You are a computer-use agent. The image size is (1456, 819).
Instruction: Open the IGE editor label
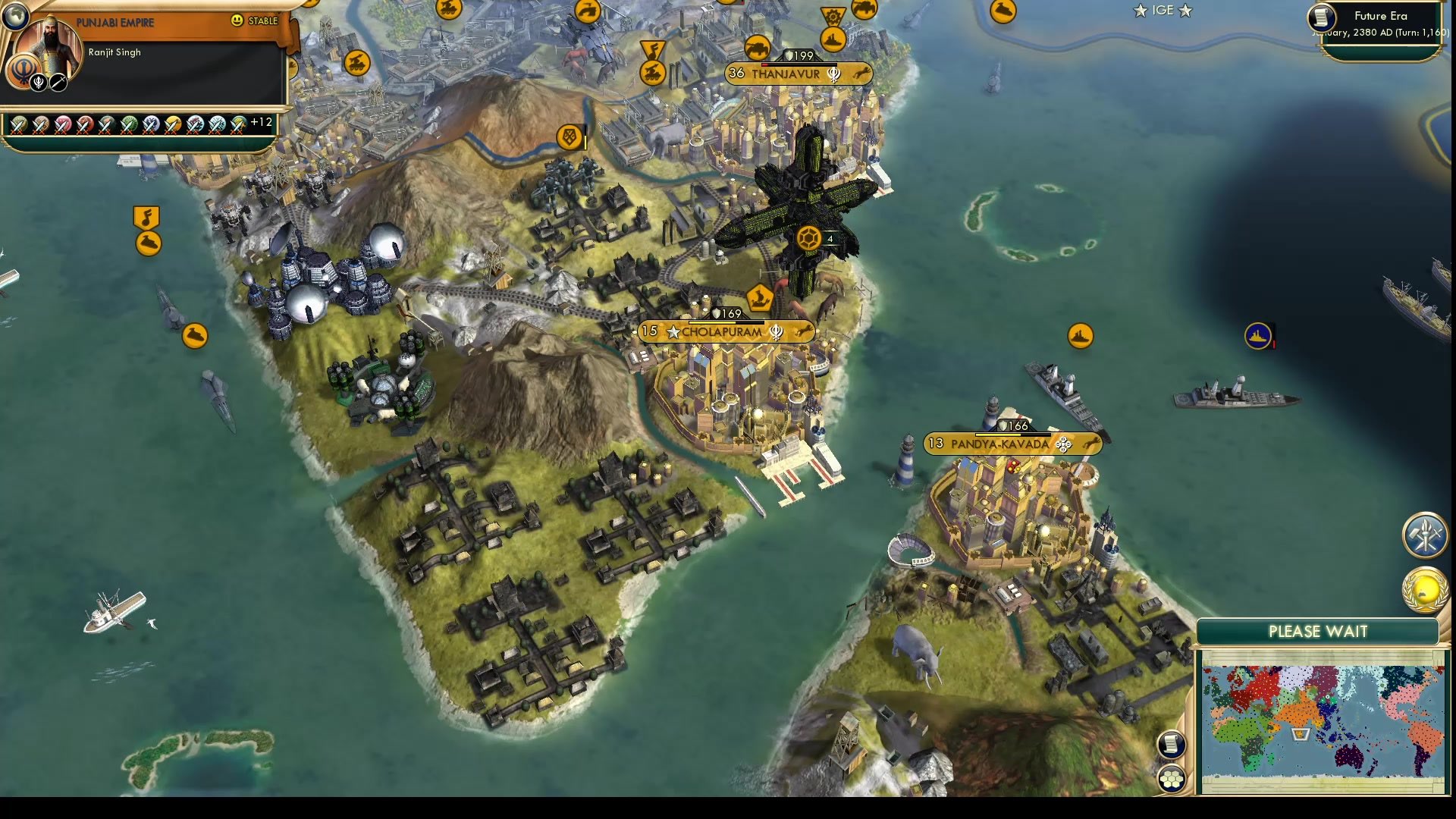(1160, 11)
